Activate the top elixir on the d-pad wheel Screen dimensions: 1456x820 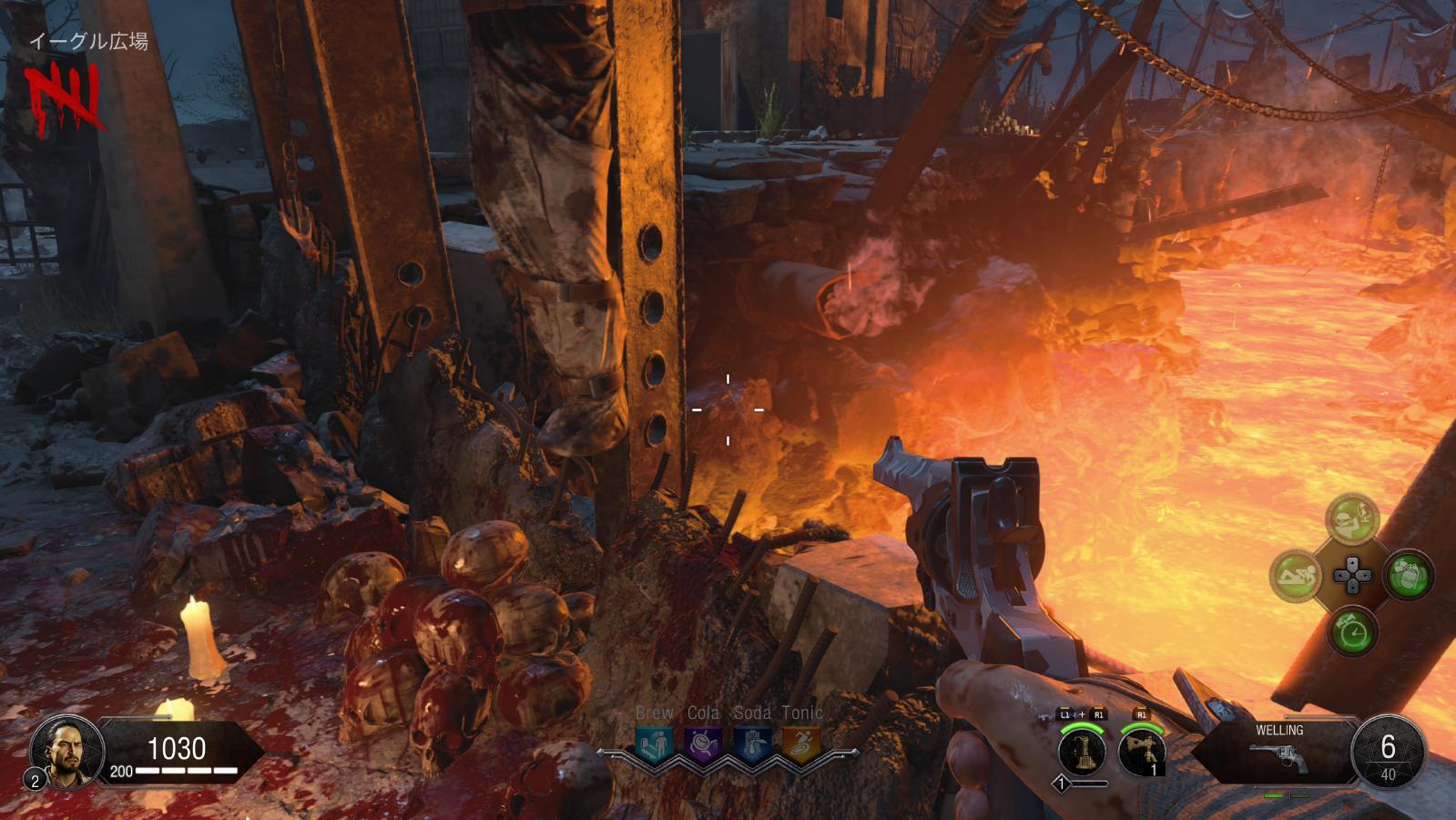click(1351, 519)
